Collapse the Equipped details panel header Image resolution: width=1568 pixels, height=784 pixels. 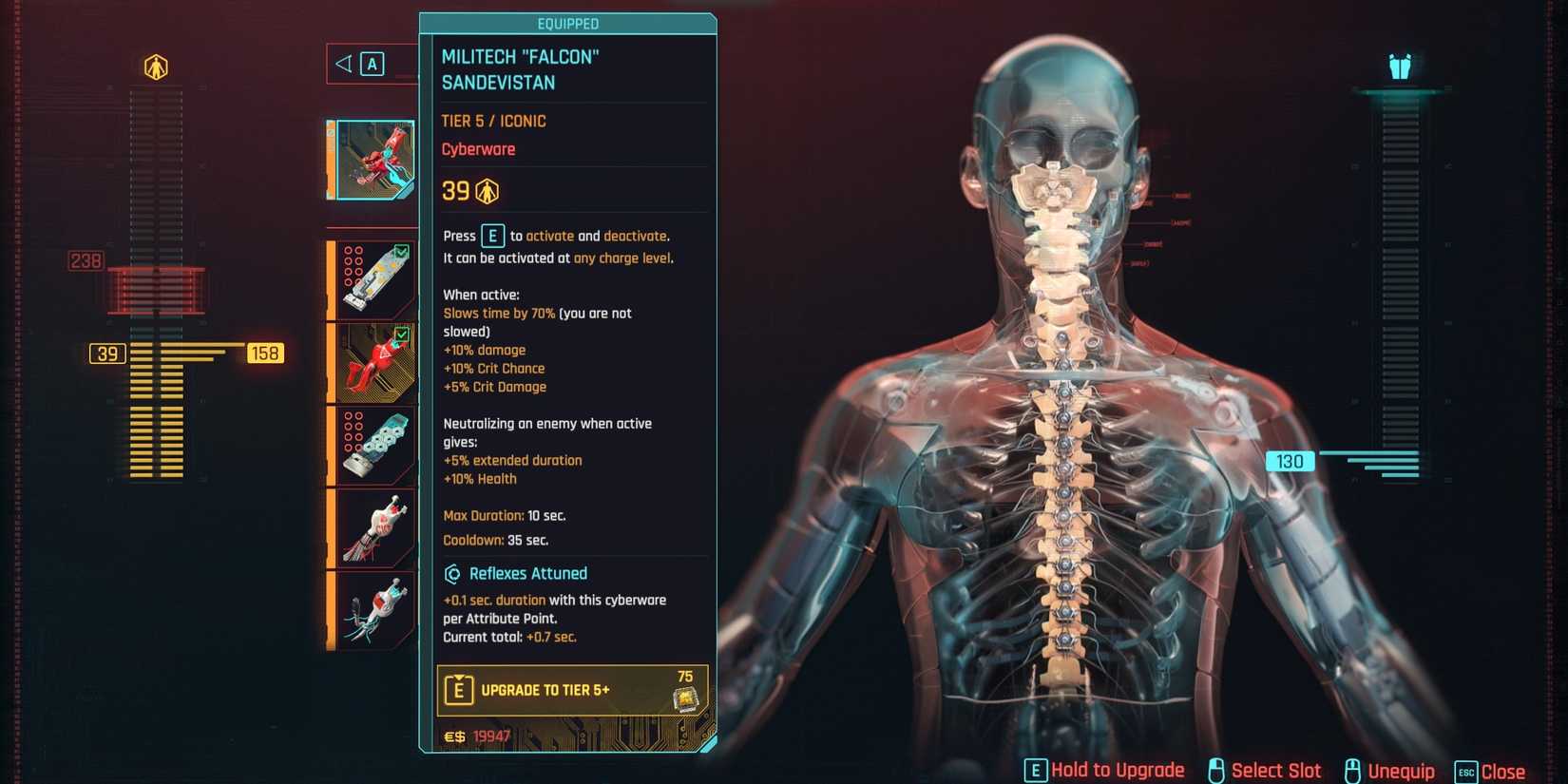pyautogui.click(x=568, y=24)
